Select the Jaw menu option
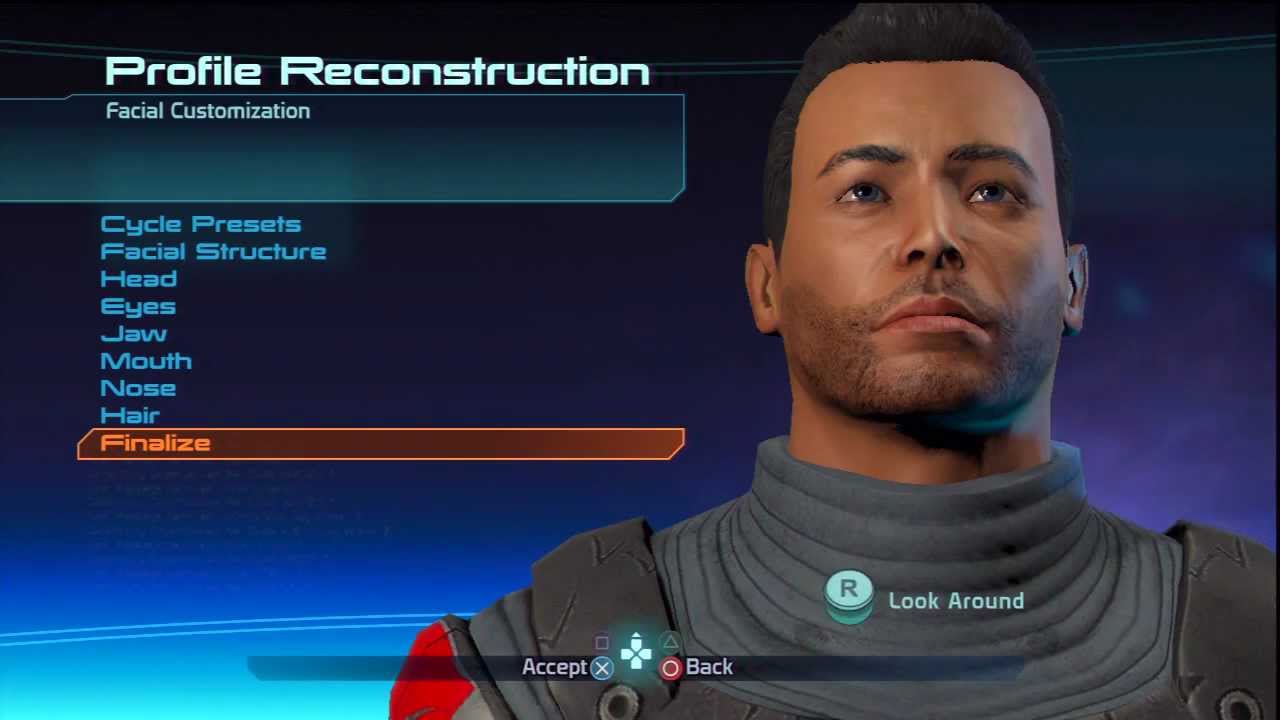This screenshot has width=1280, height=720. [x=133, y=334]
